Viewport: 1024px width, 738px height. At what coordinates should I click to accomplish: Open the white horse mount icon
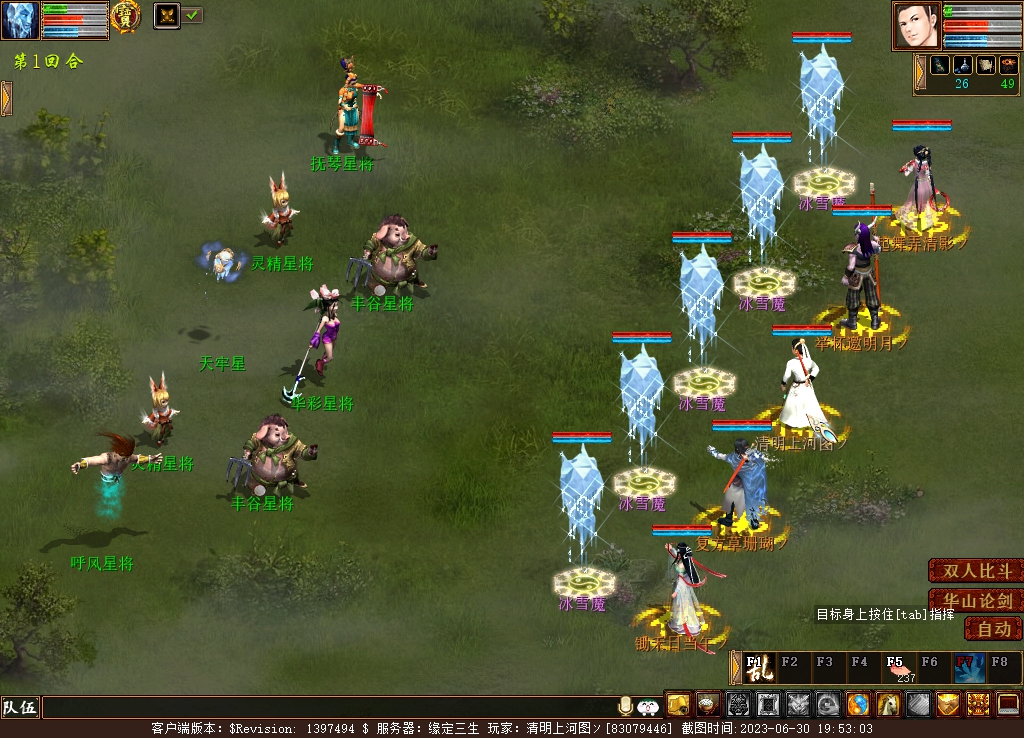click(x=888, y=705)
